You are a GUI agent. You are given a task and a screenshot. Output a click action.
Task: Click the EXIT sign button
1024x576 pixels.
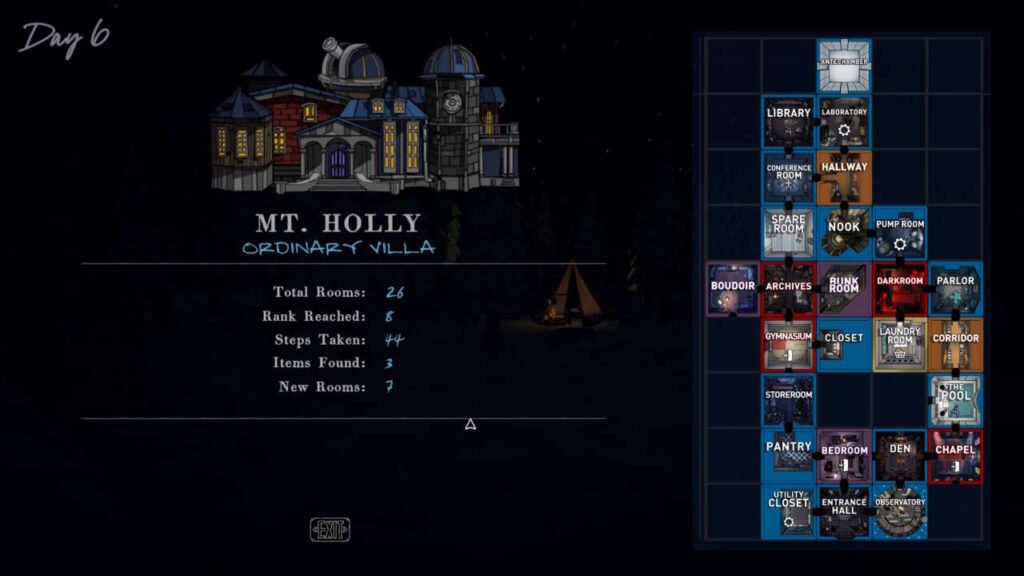click(330, 530)
